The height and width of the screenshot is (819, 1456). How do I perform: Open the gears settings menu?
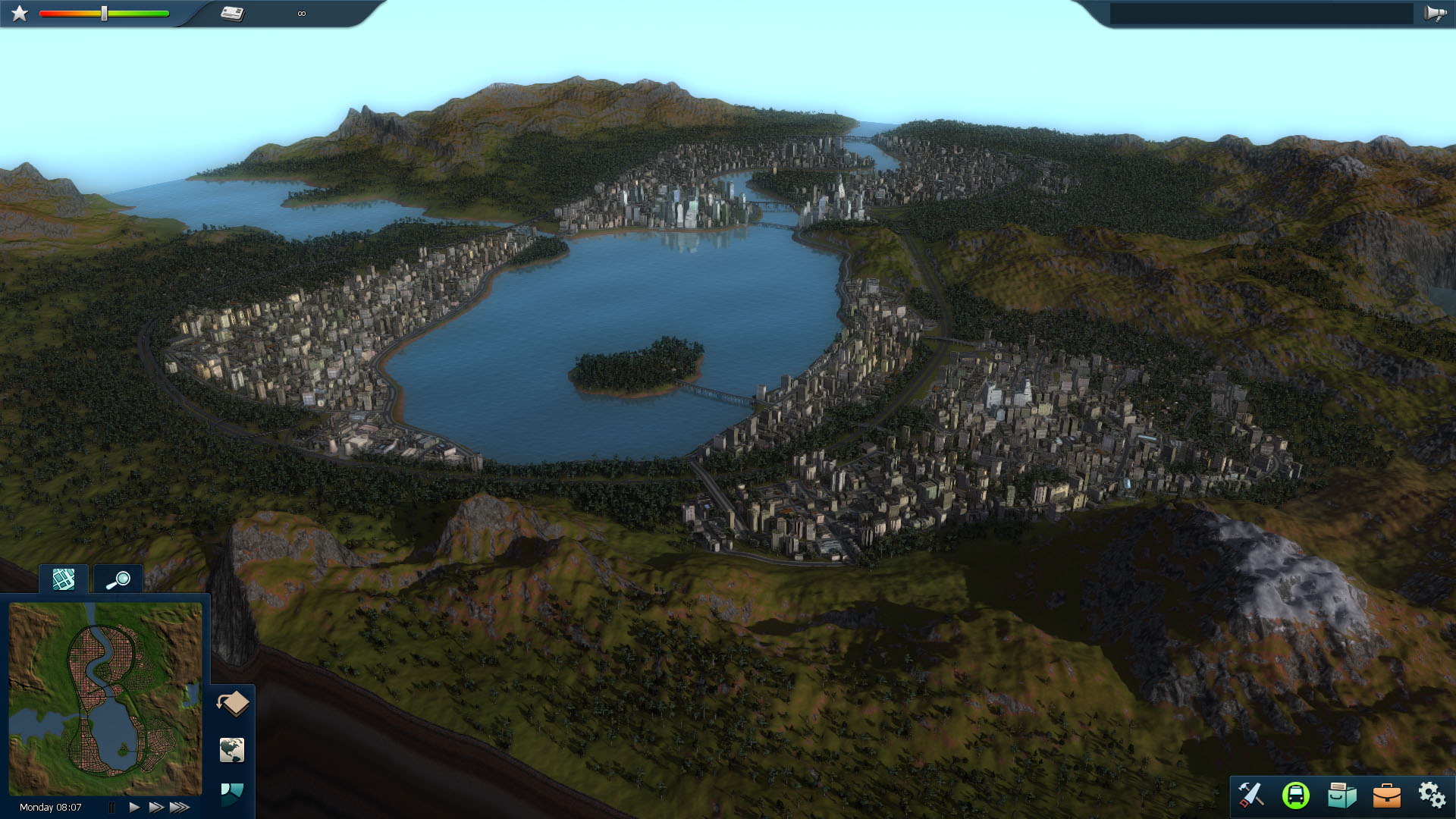pyautogui.click(x=1431, y=795)
